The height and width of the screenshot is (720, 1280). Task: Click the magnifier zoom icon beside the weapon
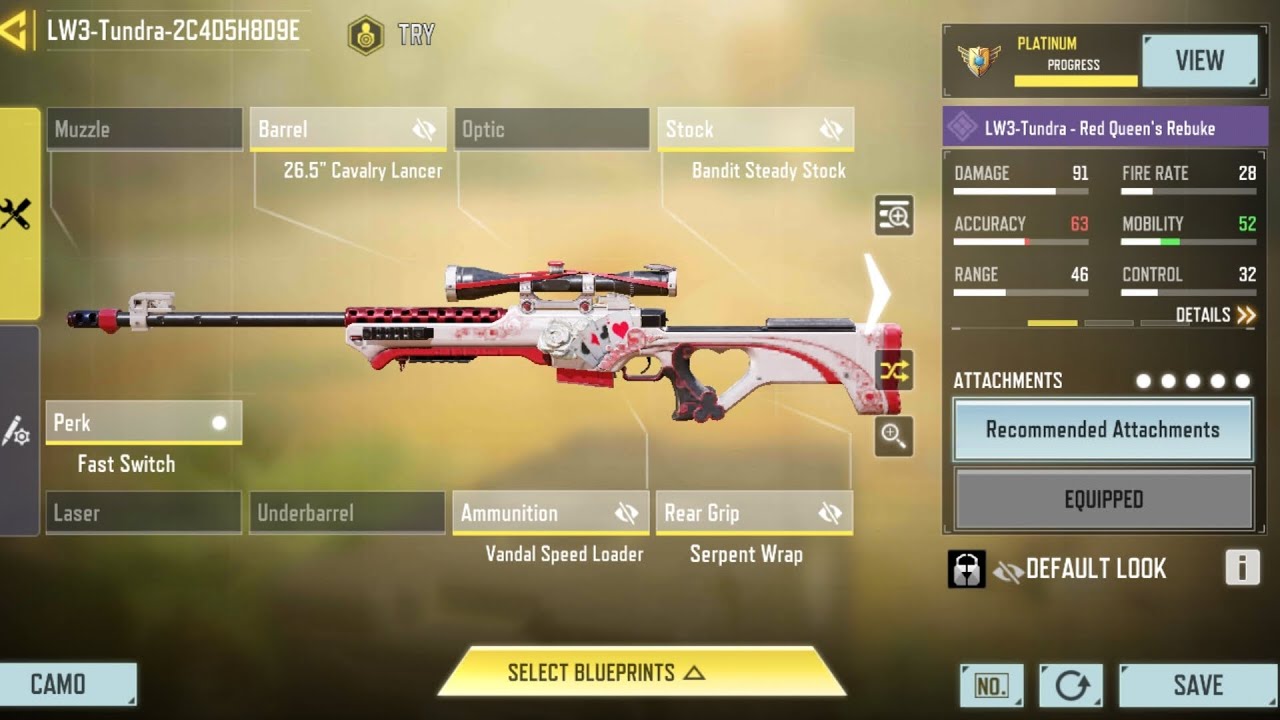(893, 435)
